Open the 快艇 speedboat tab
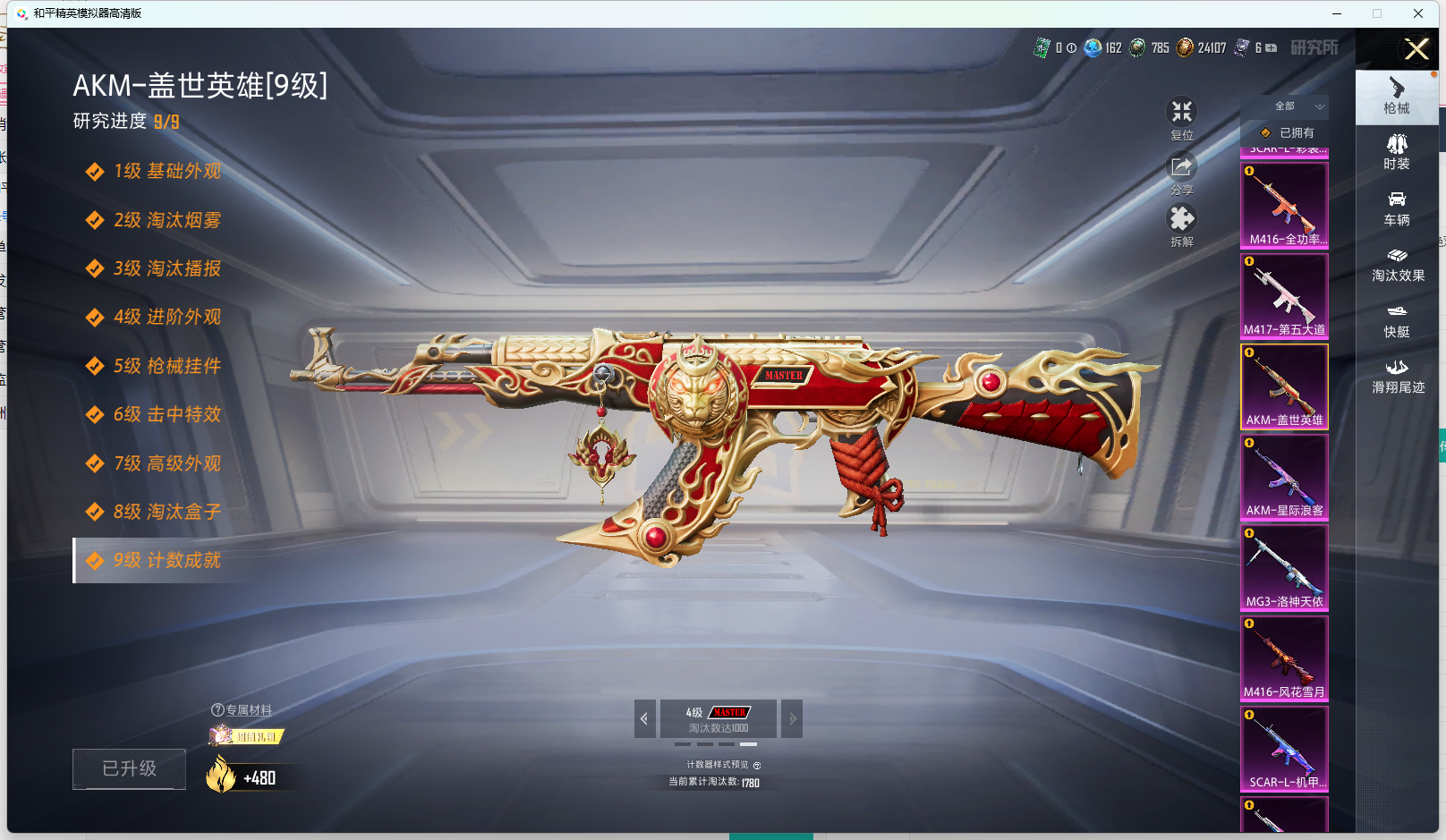Screen dimensions: 1446x840 click(1396, 320)
